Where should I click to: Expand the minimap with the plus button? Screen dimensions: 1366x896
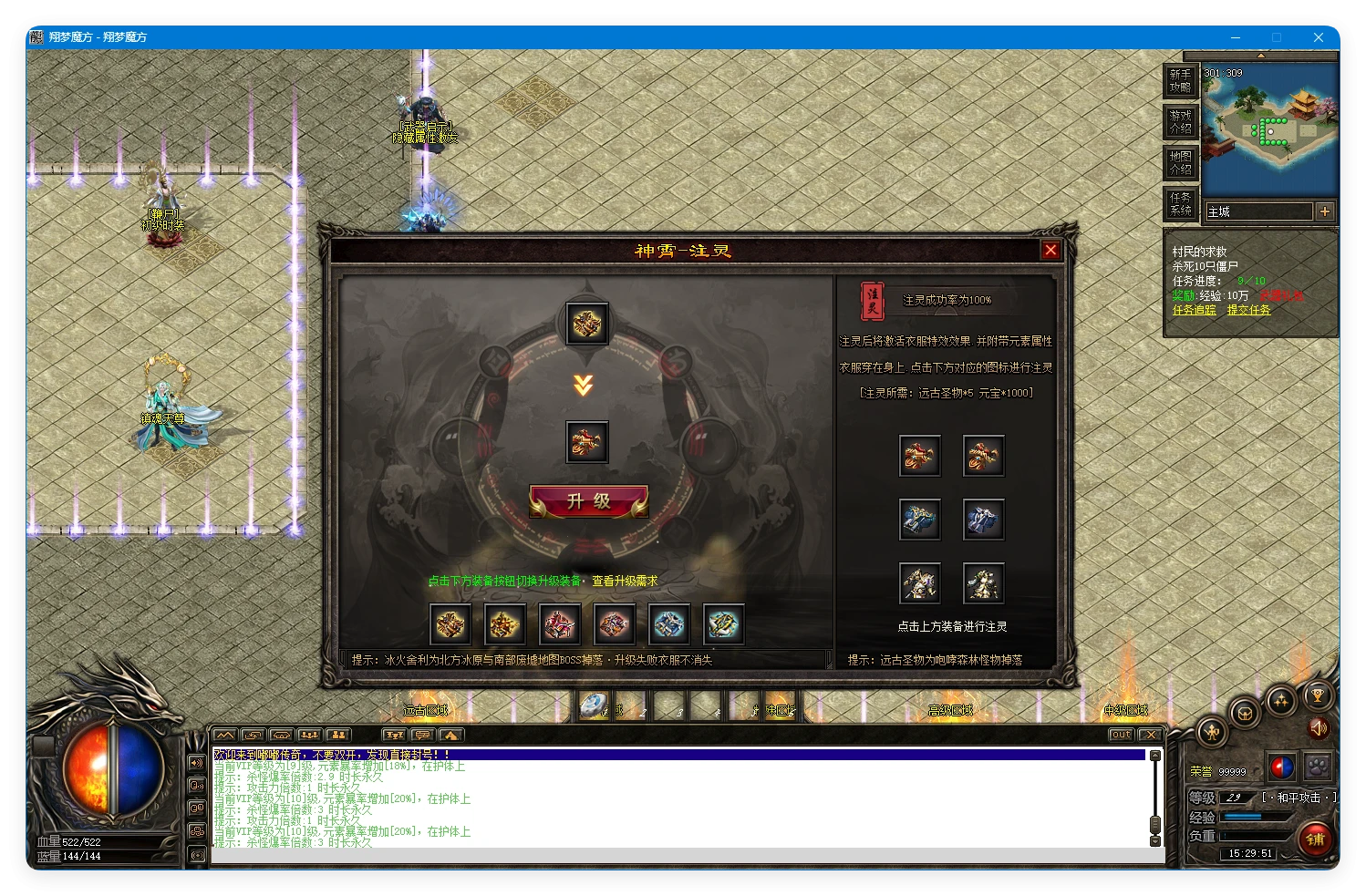coord(1325,211)
